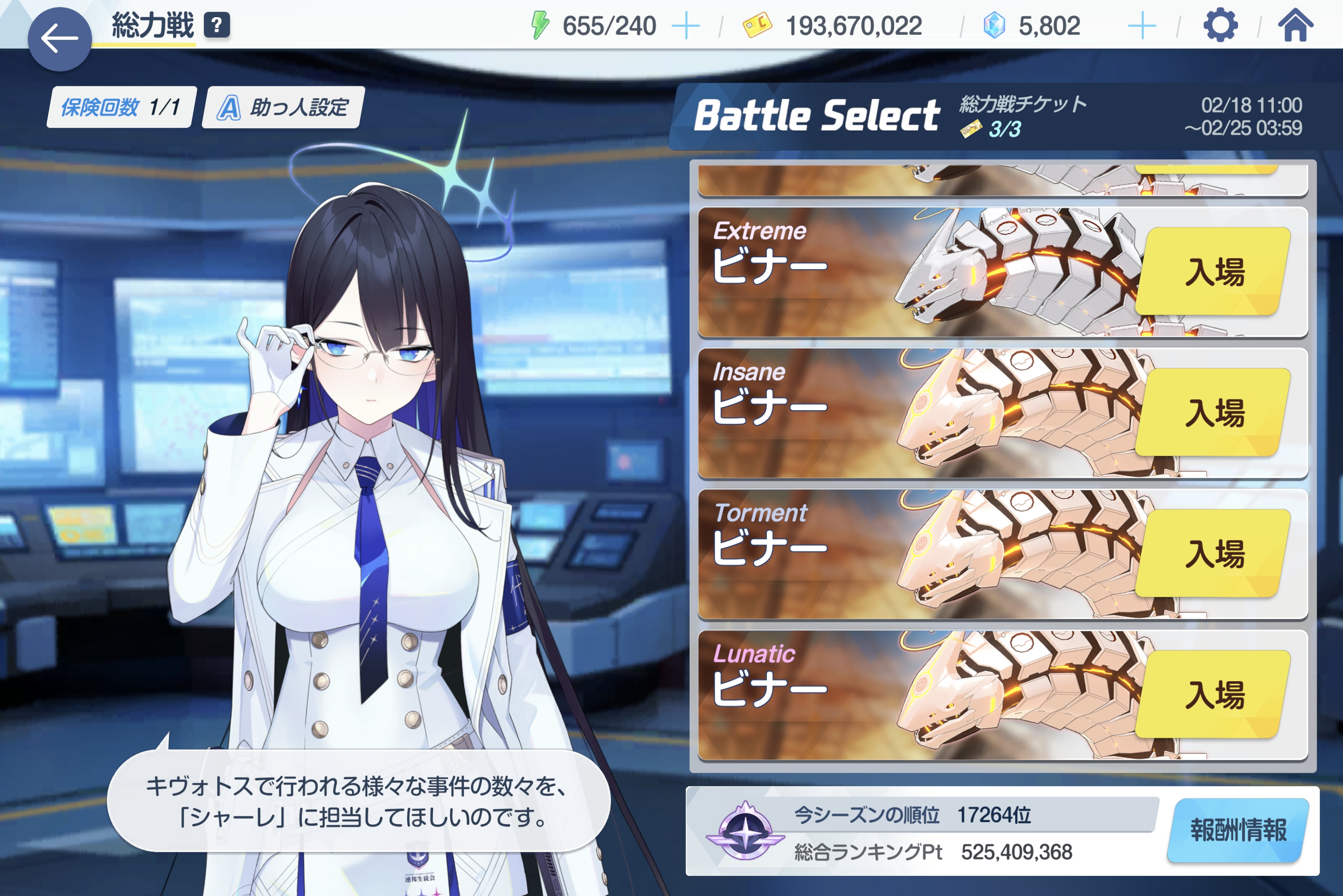
Task: Go back with the arrow button
Action: (x=60, y=39)
